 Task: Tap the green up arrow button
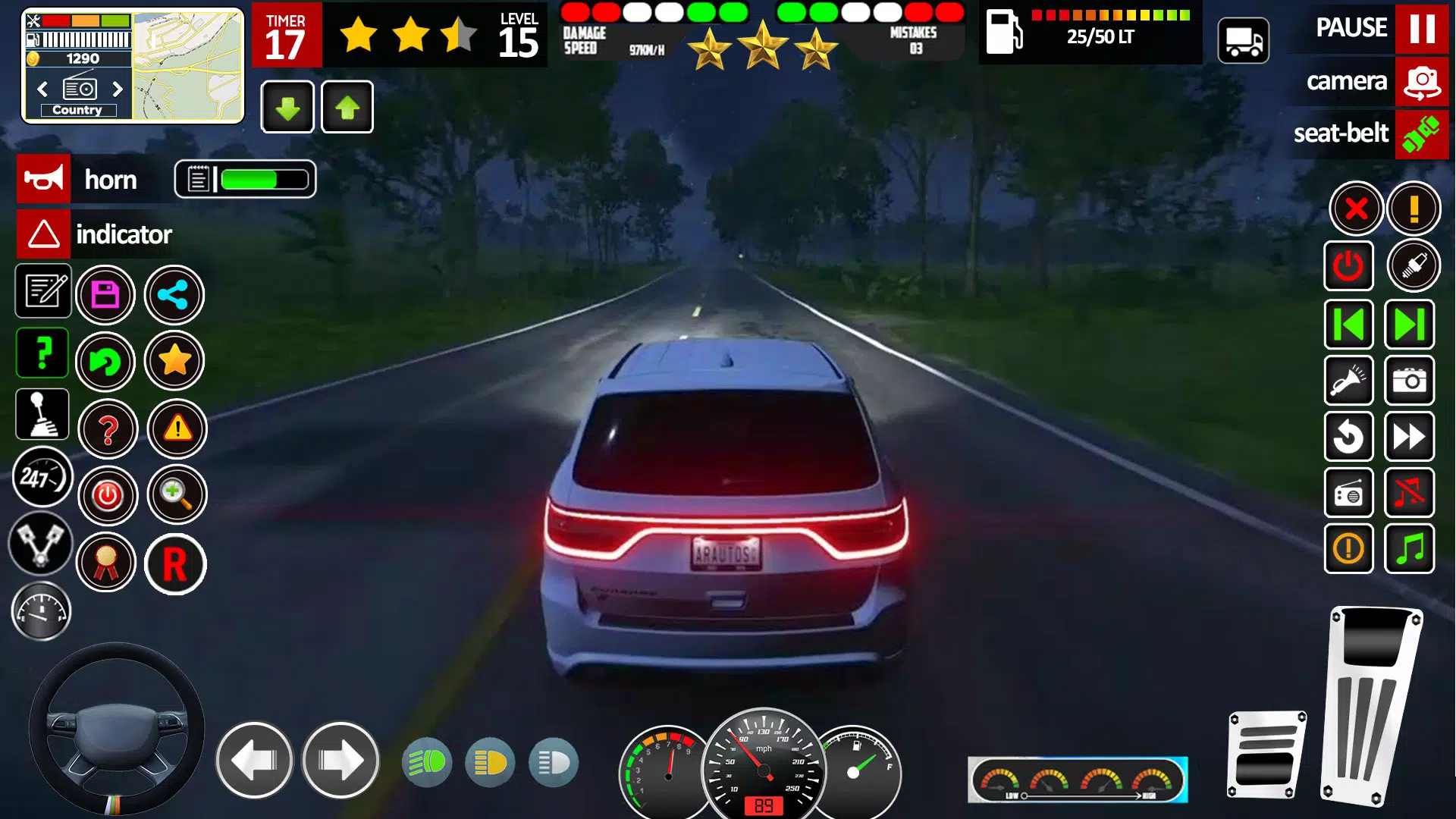click(347, 108)
